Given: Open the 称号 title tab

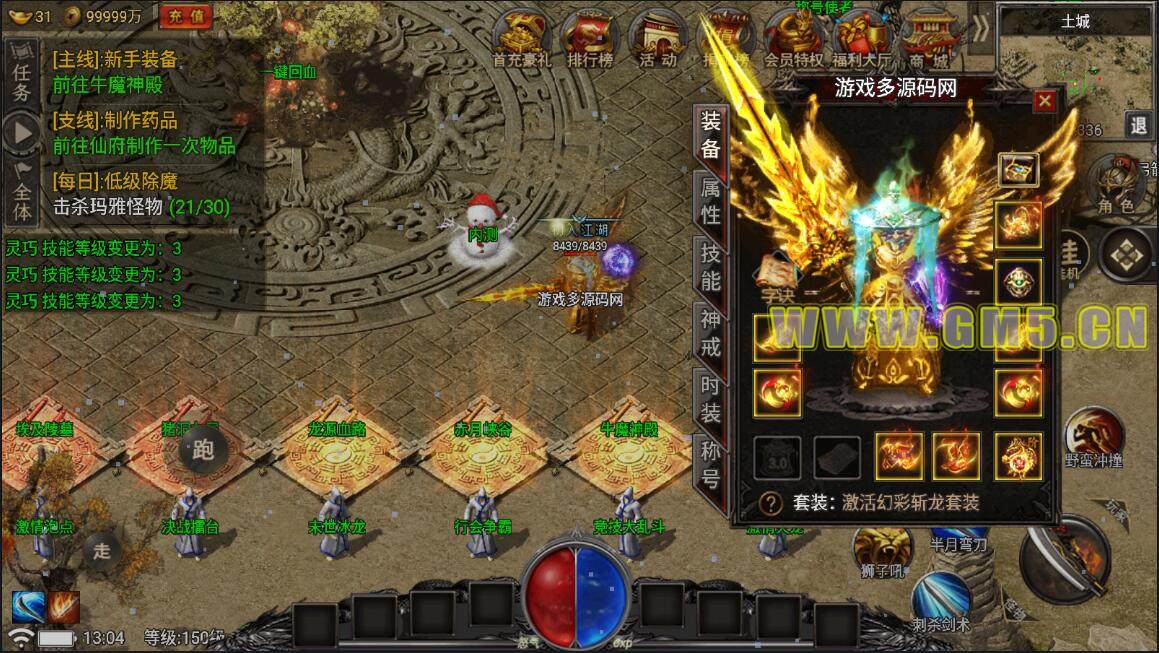Looking at the screenshot, I should 710,464.
